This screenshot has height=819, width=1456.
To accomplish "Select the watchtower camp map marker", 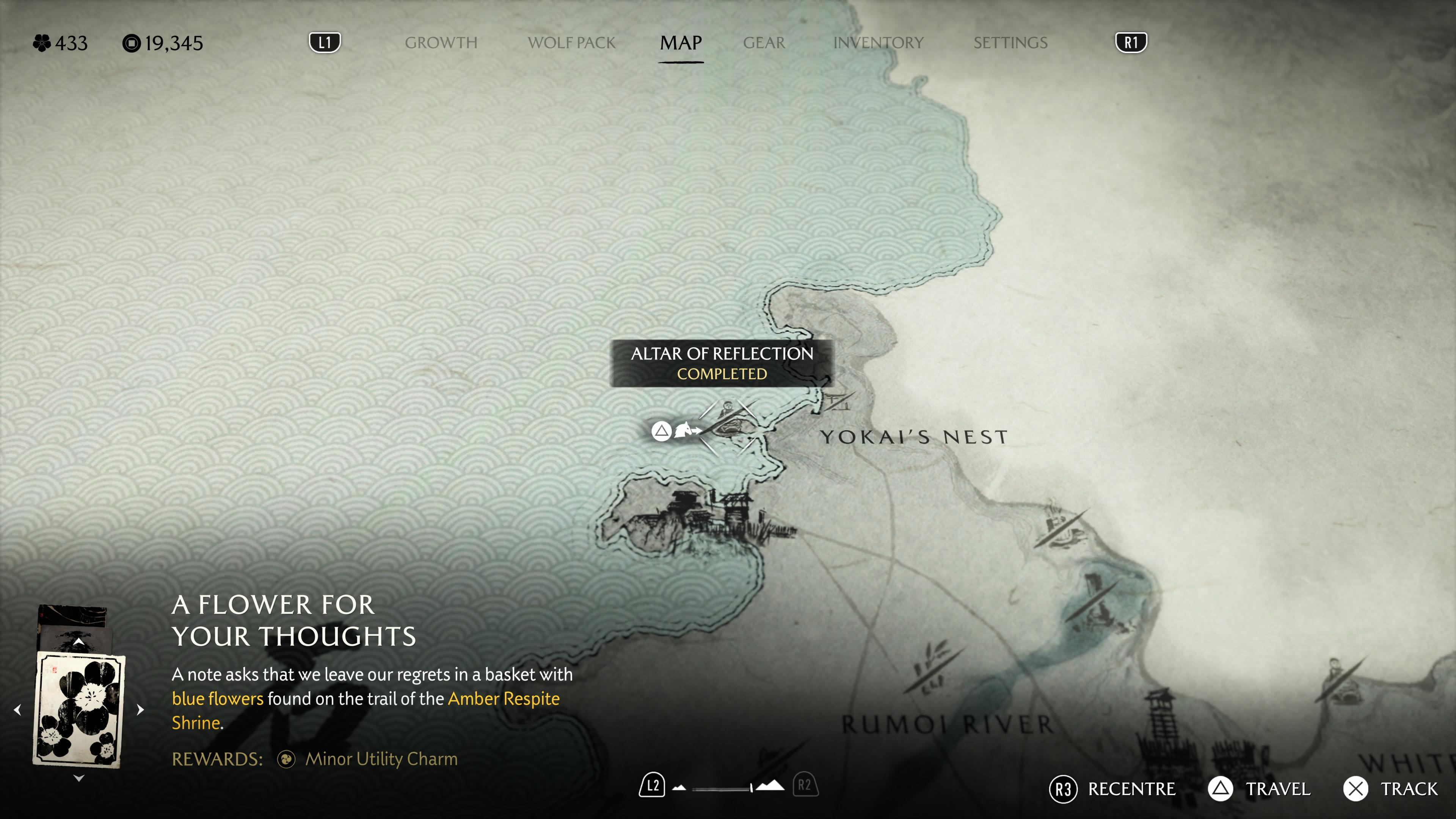I will (1160, 718).
